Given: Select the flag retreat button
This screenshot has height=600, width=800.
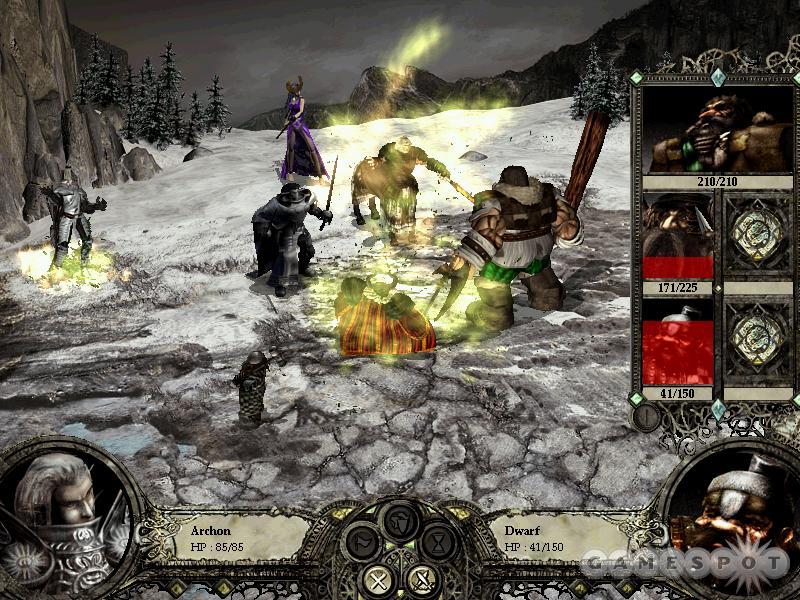Looking at the screenshot, I should [x=362, y=543].
